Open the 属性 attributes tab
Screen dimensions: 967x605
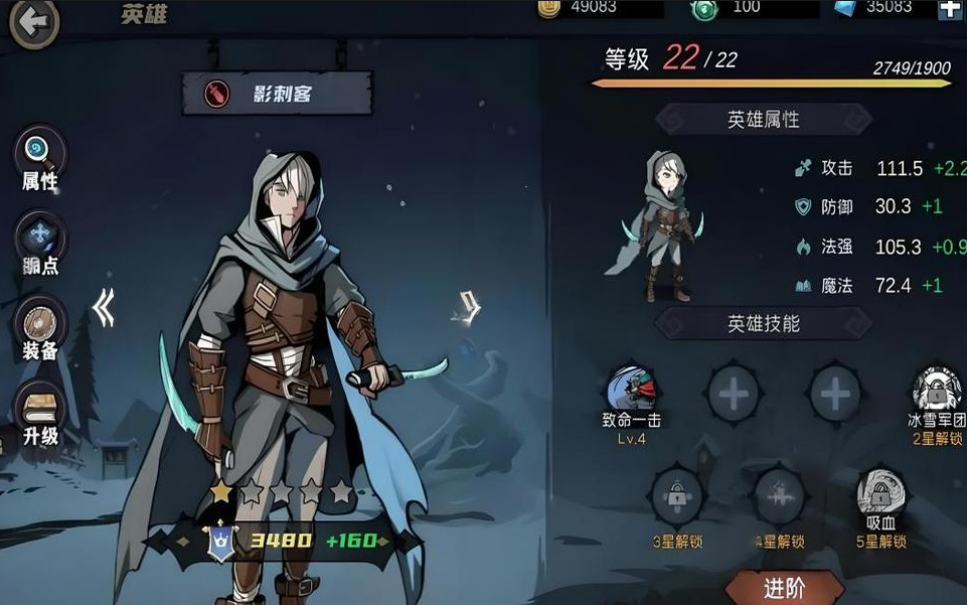[40, 158]
